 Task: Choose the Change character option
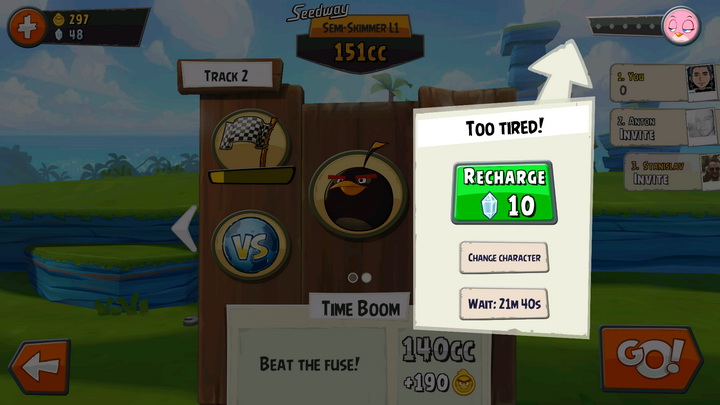(504, 257)
